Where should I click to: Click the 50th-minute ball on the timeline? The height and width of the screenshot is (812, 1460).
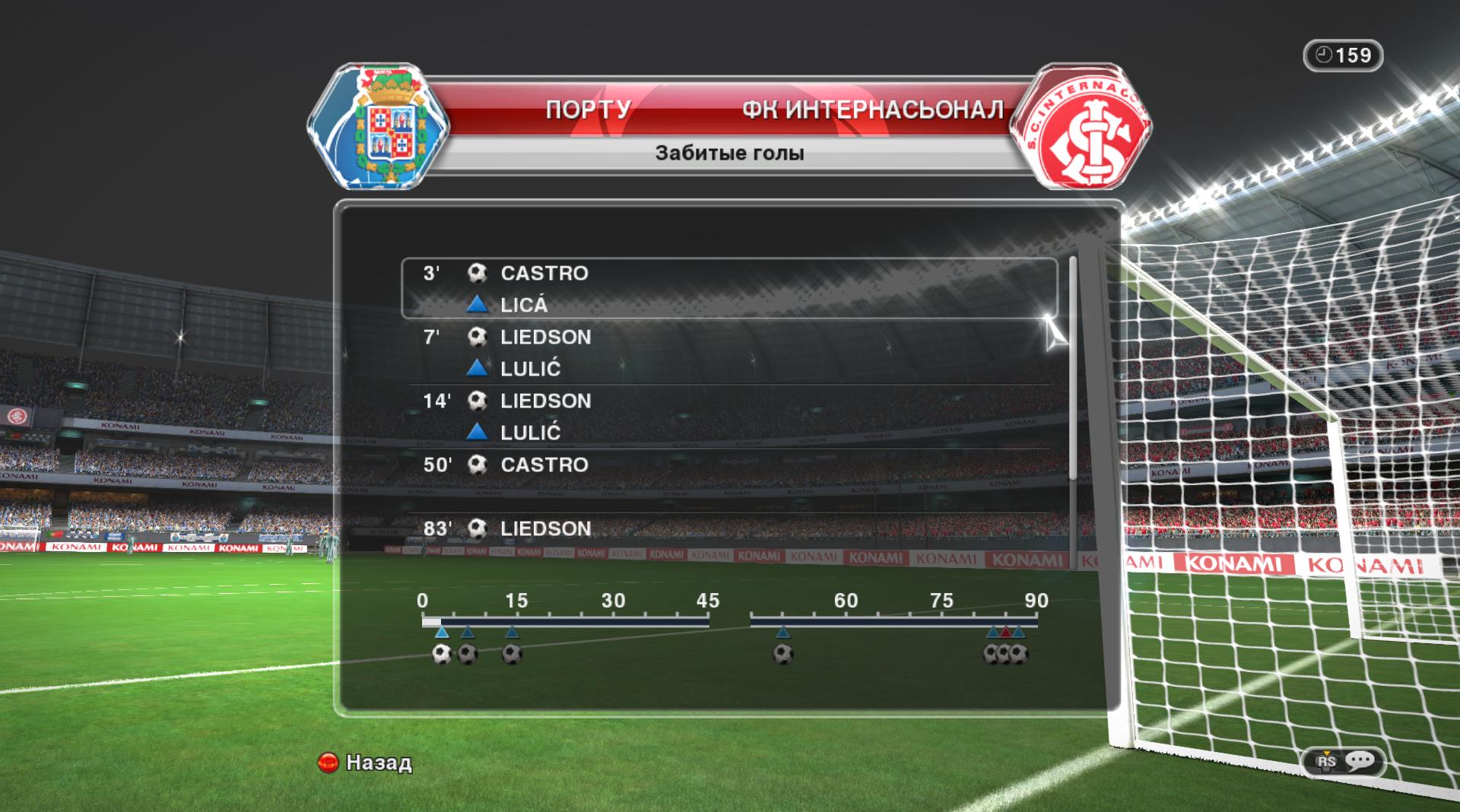782,654
